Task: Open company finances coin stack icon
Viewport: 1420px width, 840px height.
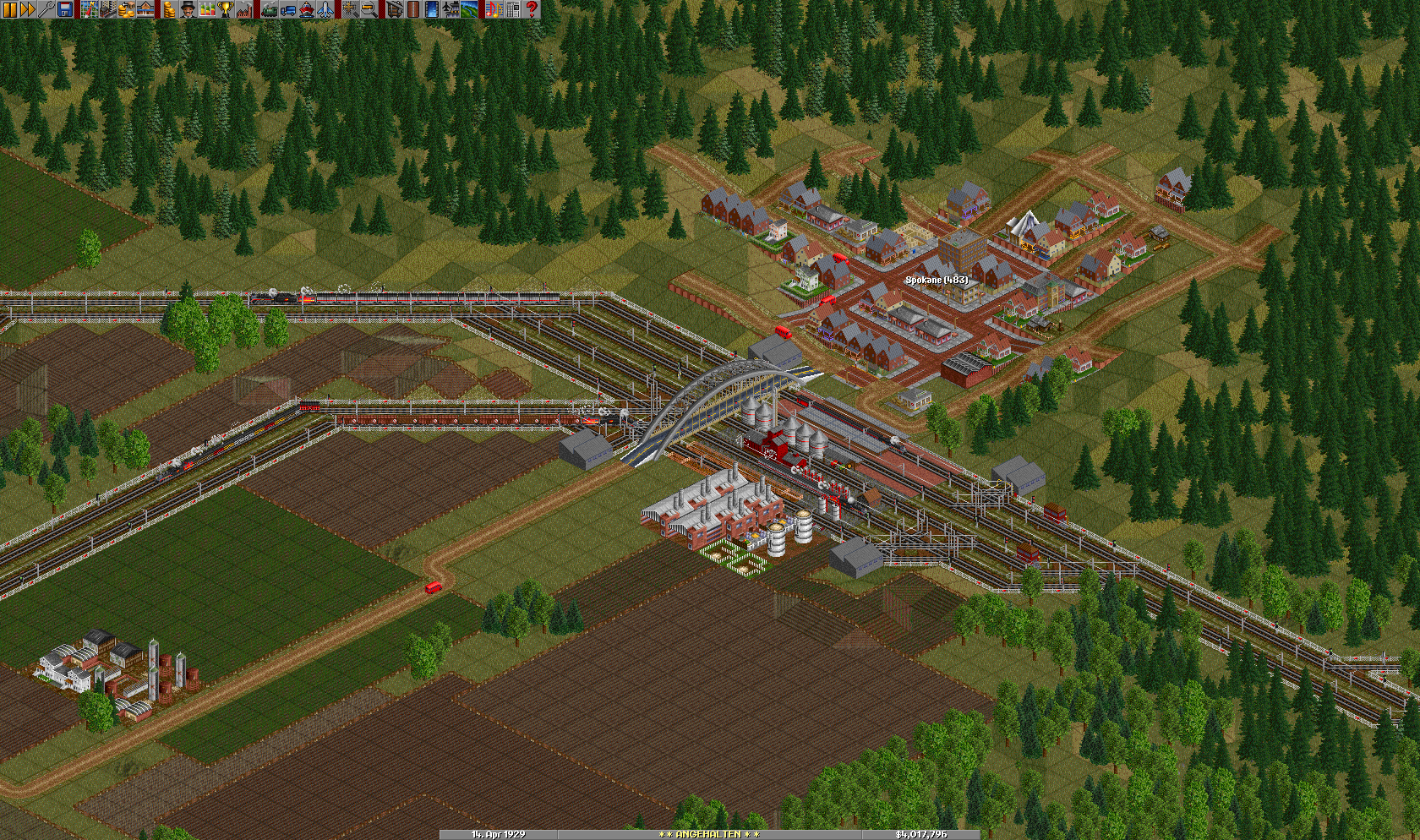Action: coord(170,9)
